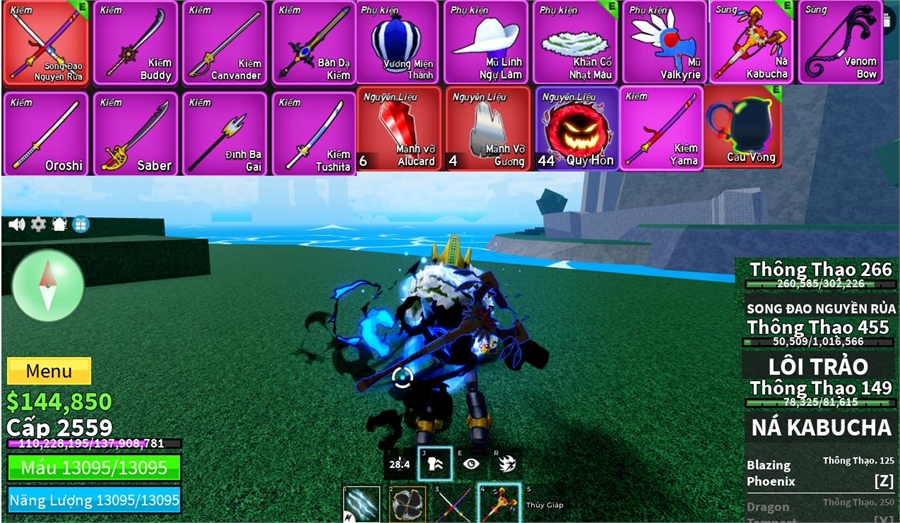The image size is (900, 523).
Task: Select the Kiếm Buddy sword slot
Action: click(135, 43)
